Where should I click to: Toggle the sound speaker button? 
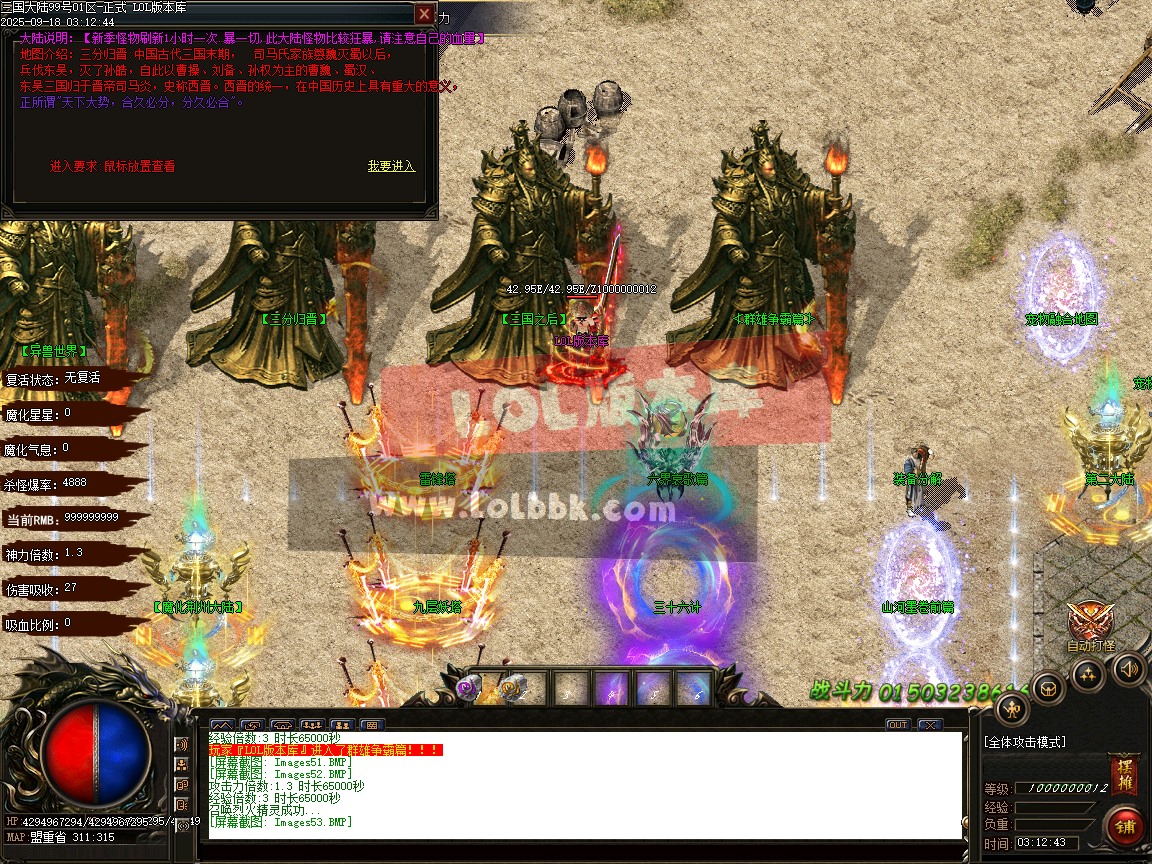[1130, 669]
